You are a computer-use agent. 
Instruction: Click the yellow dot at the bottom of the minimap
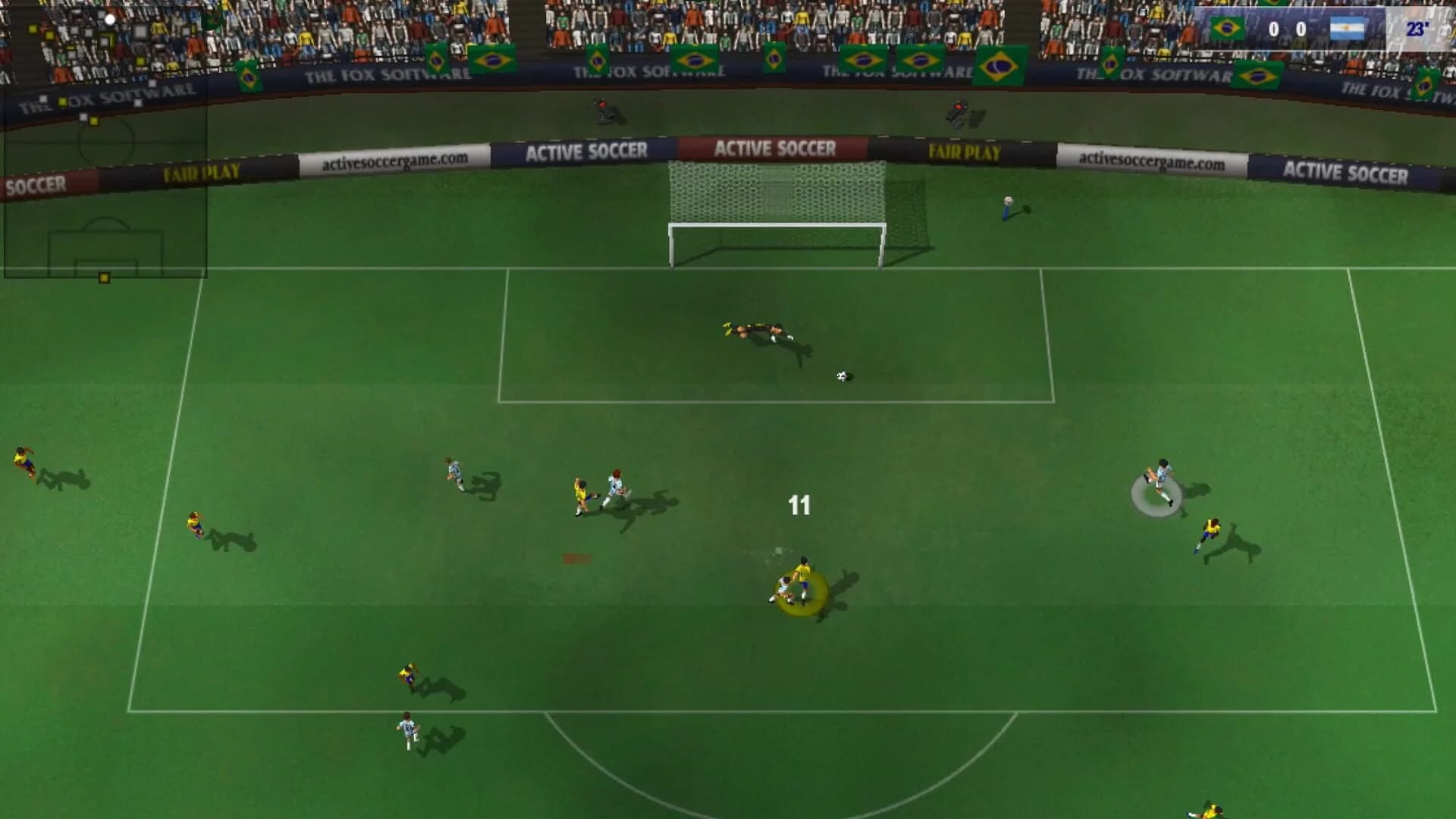click(x=105, y=277)
